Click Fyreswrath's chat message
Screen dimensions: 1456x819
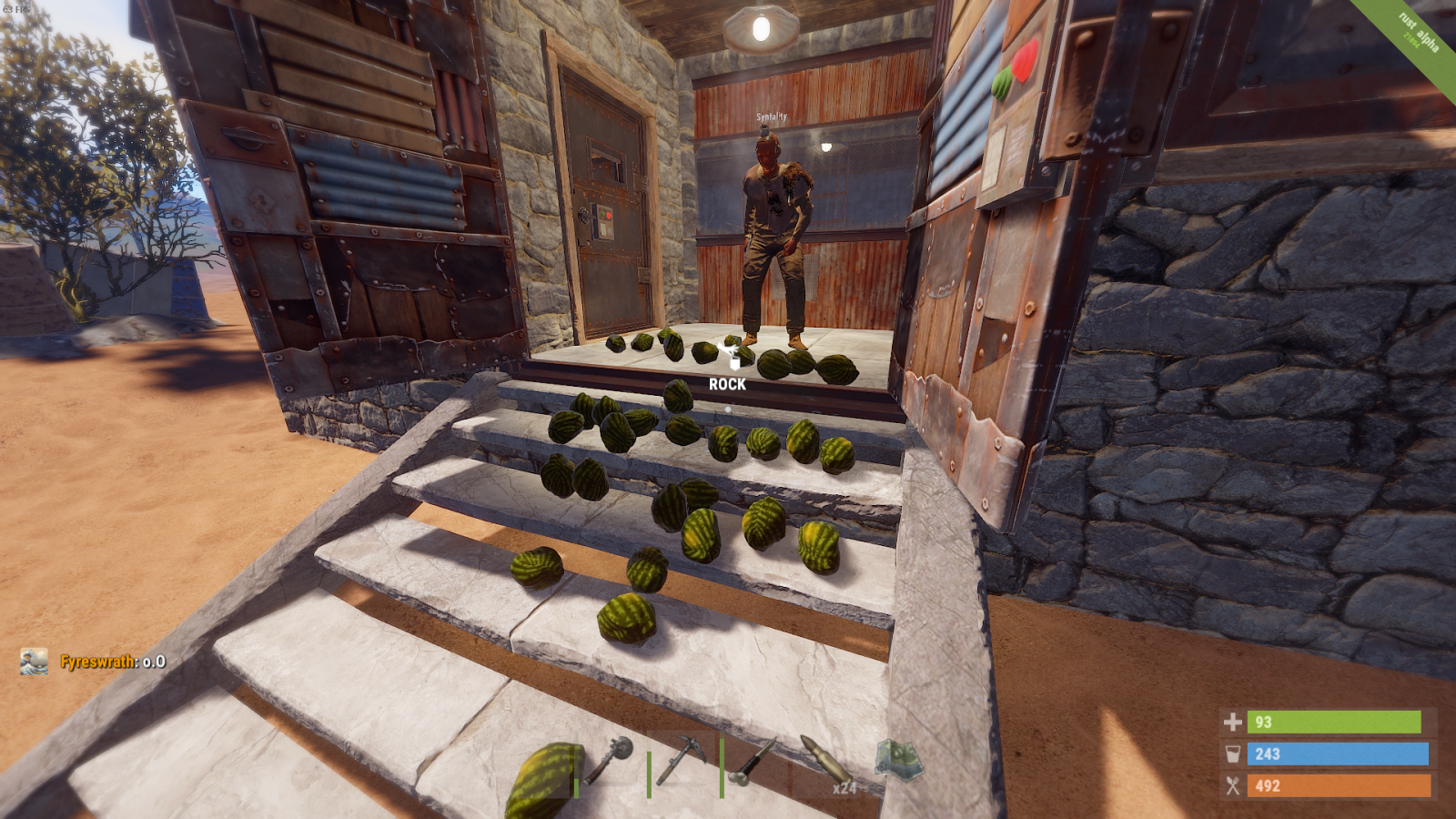[113, 662]
